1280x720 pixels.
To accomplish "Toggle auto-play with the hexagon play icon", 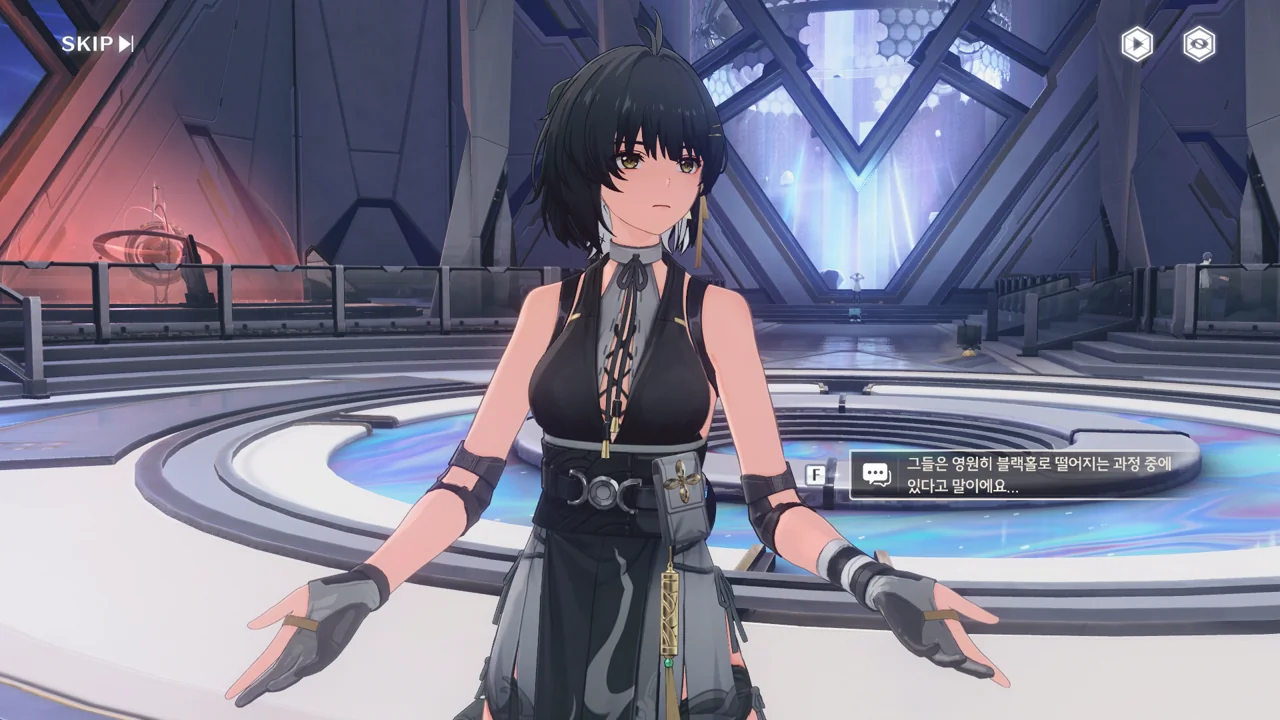I will 1136,44.
